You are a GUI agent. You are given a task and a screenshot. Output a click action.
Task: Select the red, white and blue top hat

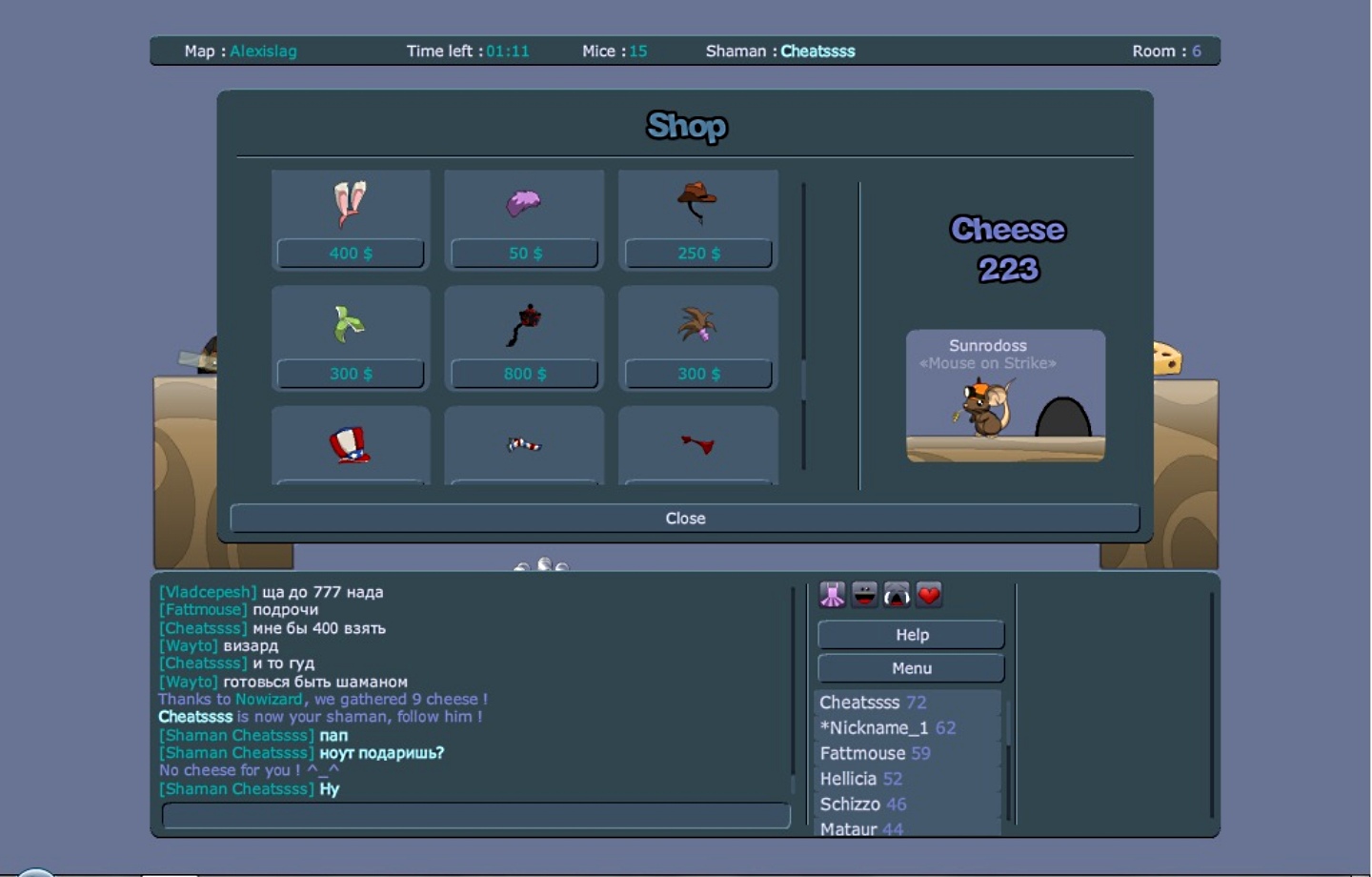pyautogui.click(x=350, y=444)
